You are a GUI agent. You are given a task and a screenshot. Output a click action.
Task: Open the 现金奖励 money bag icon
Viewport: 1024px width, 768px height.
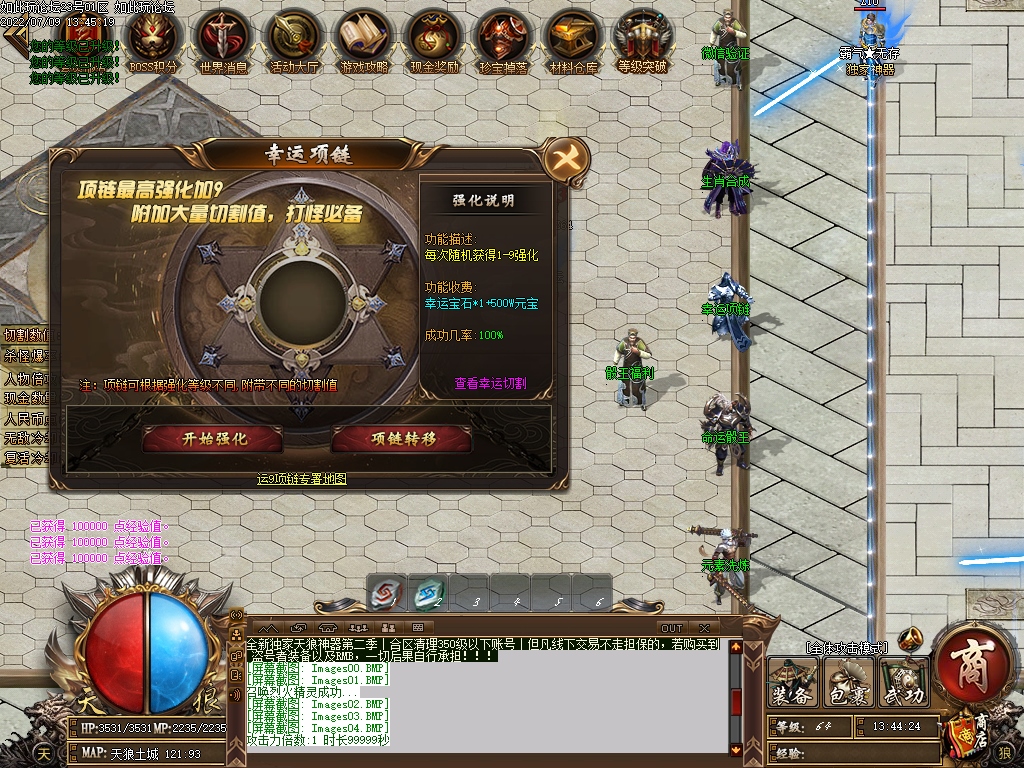click(434, 38)
